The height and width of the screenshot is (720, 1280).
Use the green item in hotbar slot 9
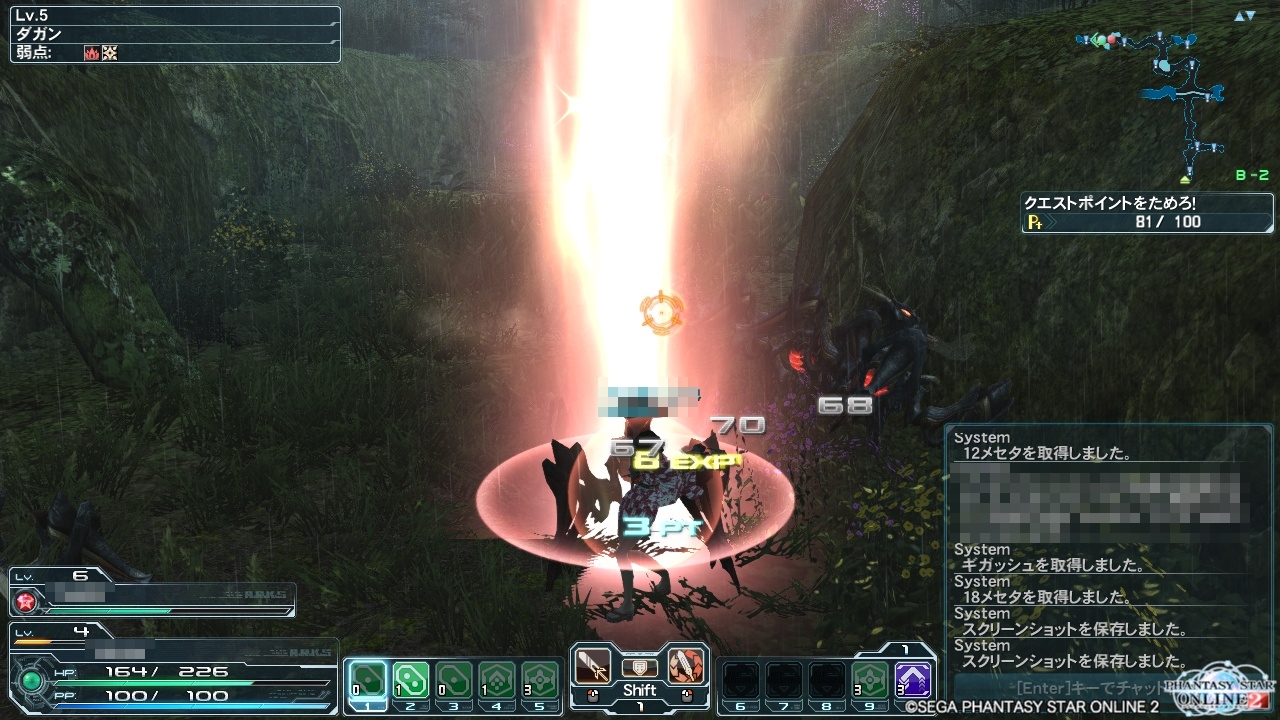[x=870, y=680]
